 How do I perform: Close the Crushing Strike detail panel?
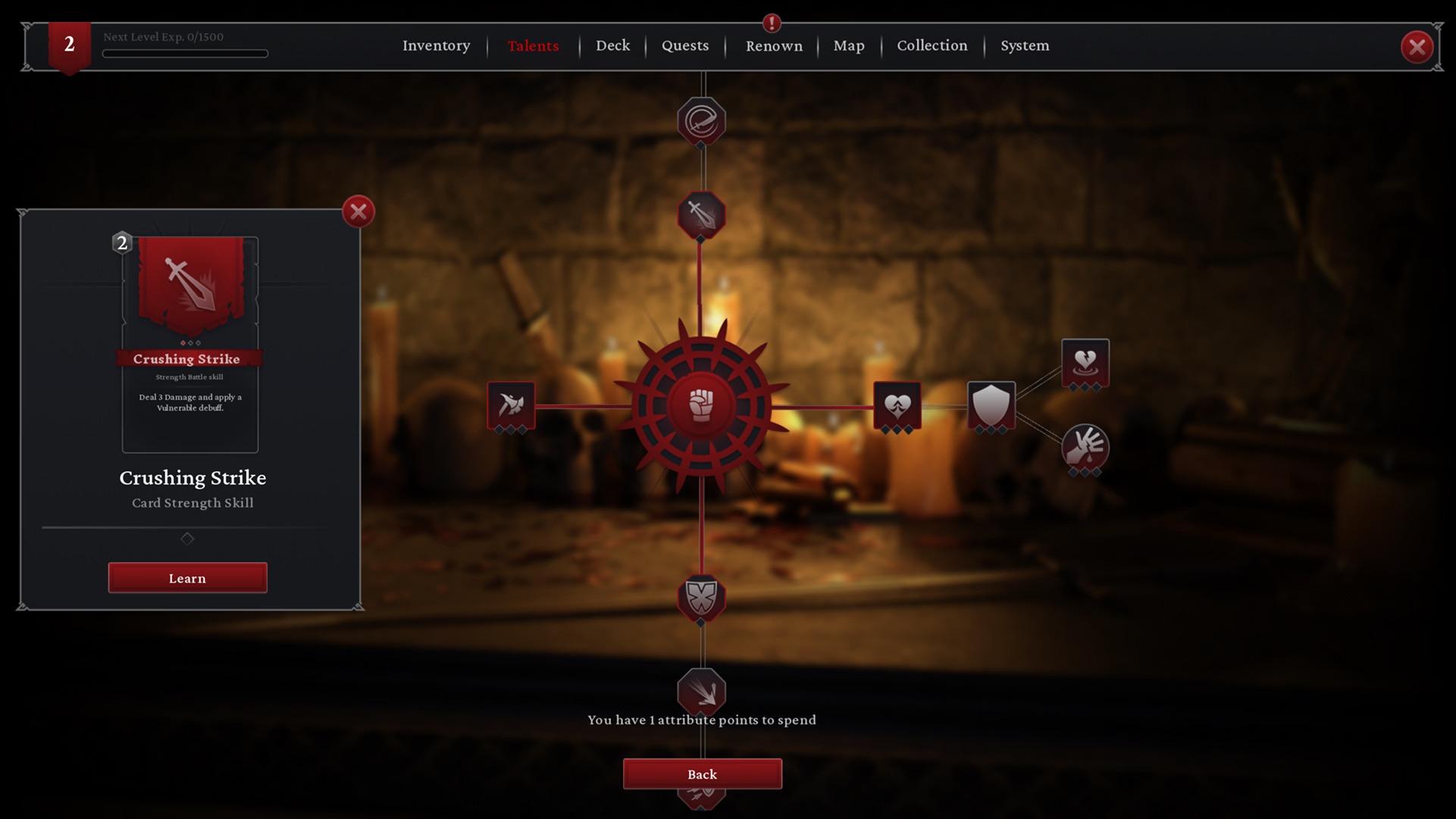coord(359,211)
